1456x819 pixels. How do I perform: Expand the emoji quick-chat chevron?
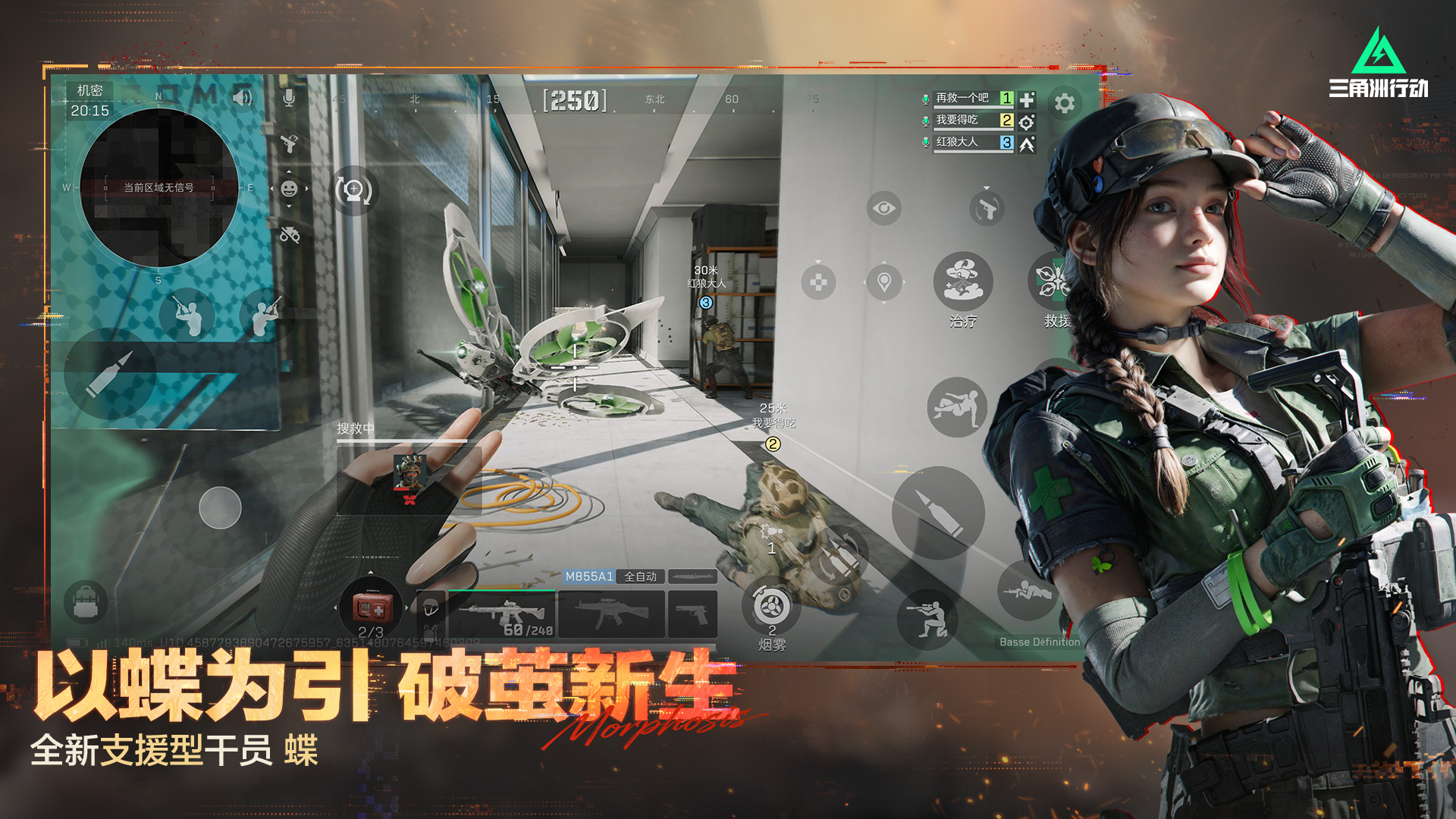tap(290, 171)
